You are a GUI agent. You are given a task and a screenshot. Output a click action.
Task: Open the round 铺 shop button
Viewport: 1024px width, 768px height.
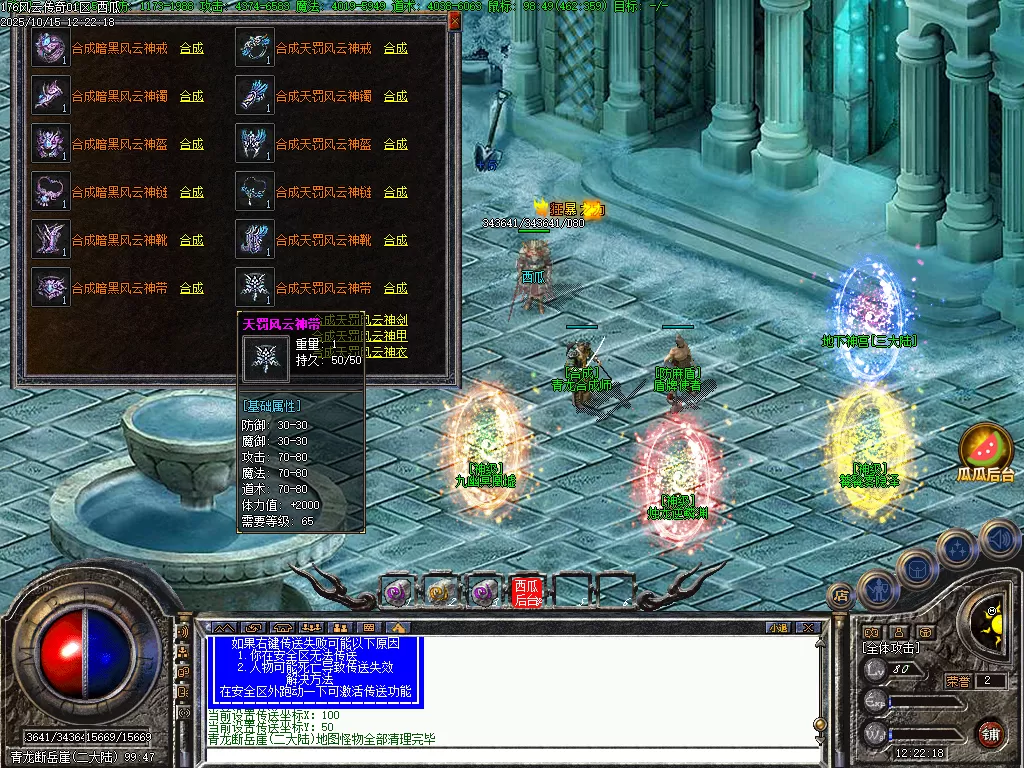(990, 733)
